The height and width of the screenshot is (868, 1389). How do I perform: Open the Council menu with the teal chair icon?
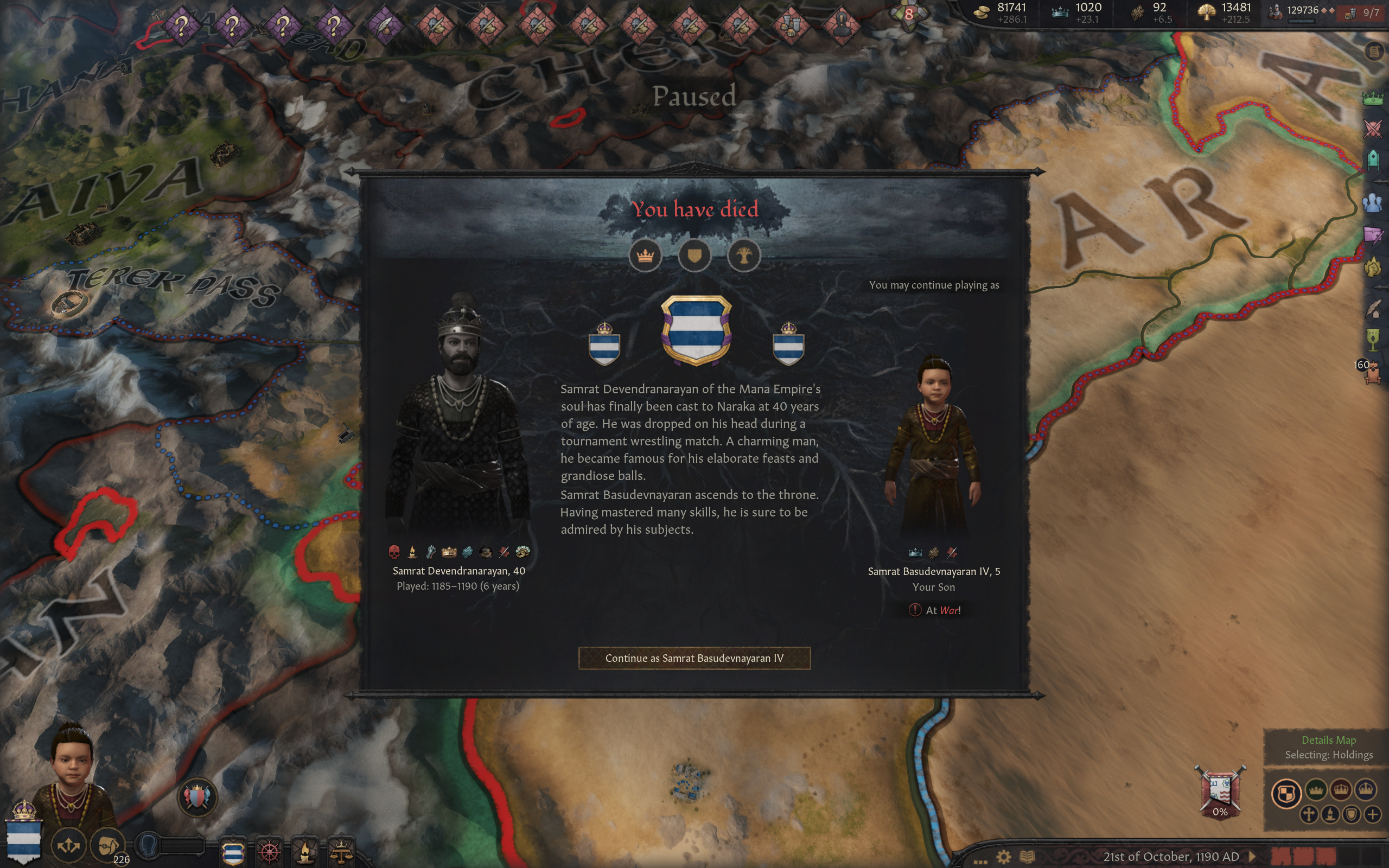click(1372, 159)
